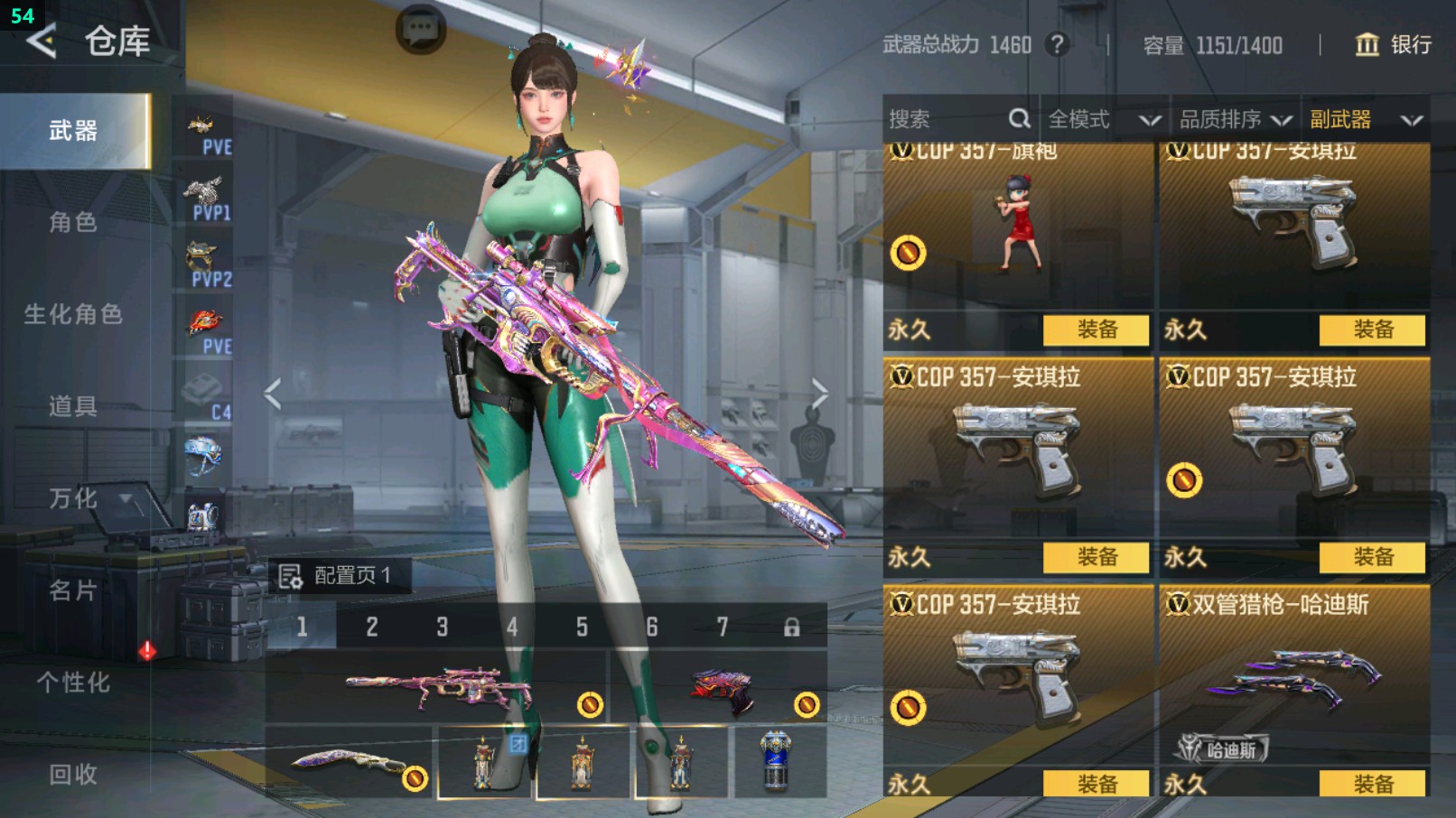Switch to the 角色 category tab
Viewport: 1456px width, 818px height.
pos(73,222)
